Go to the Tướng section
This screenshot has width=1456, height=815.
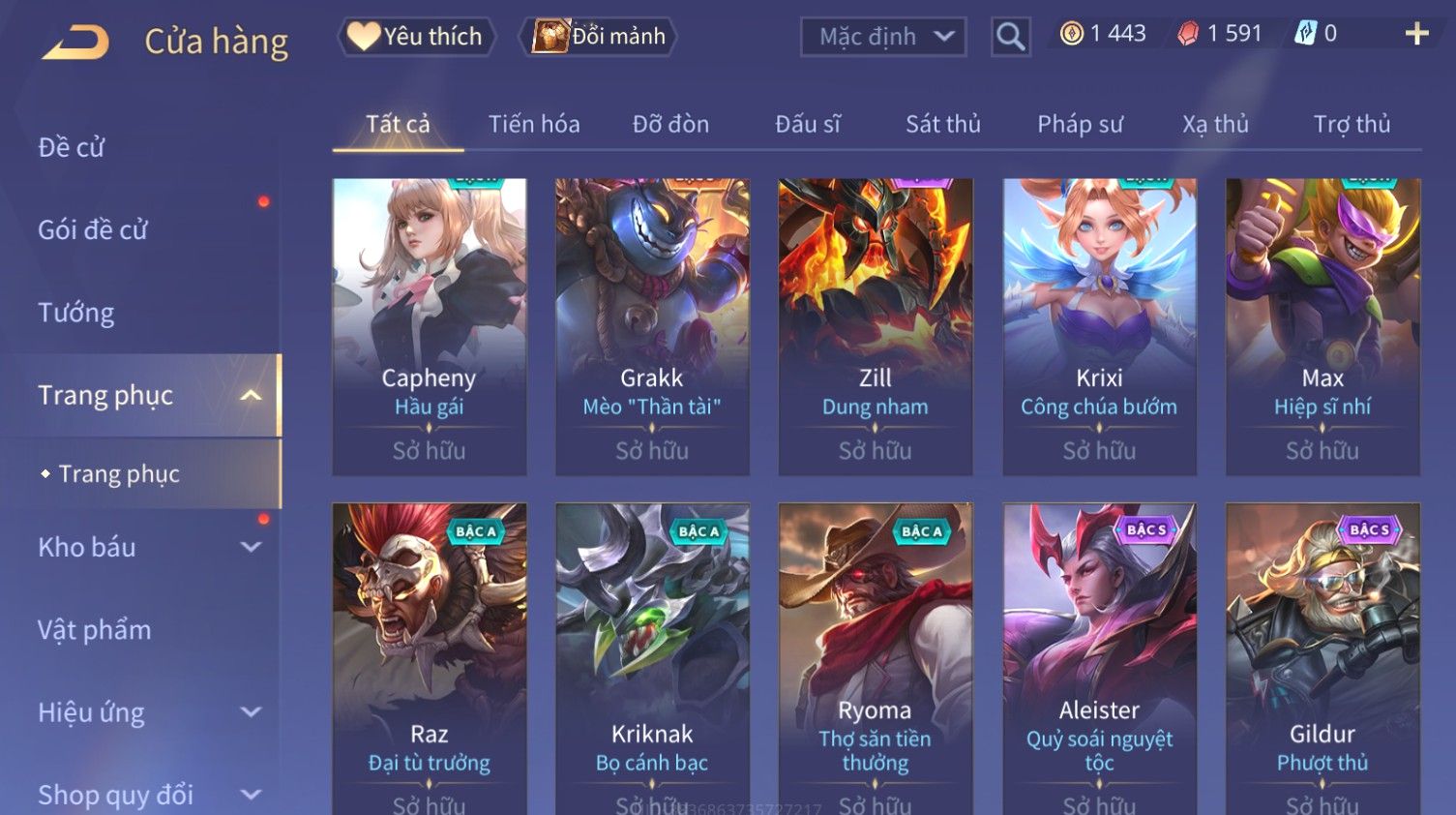click(76, 313)
